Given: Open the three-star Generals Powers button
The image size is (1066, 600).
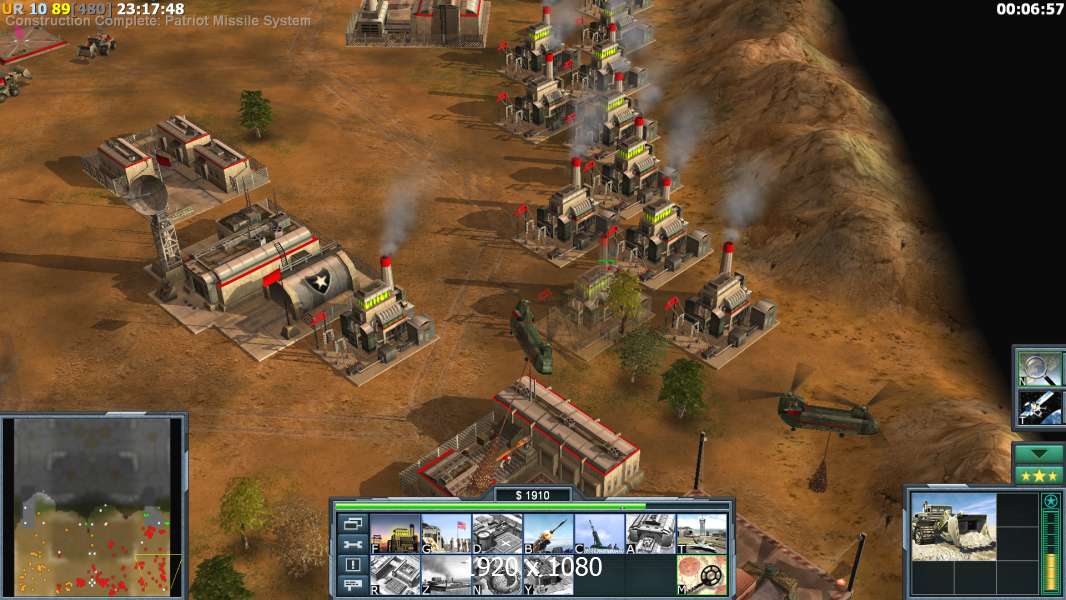Looking at the screenshot, I should point(1038,475).
